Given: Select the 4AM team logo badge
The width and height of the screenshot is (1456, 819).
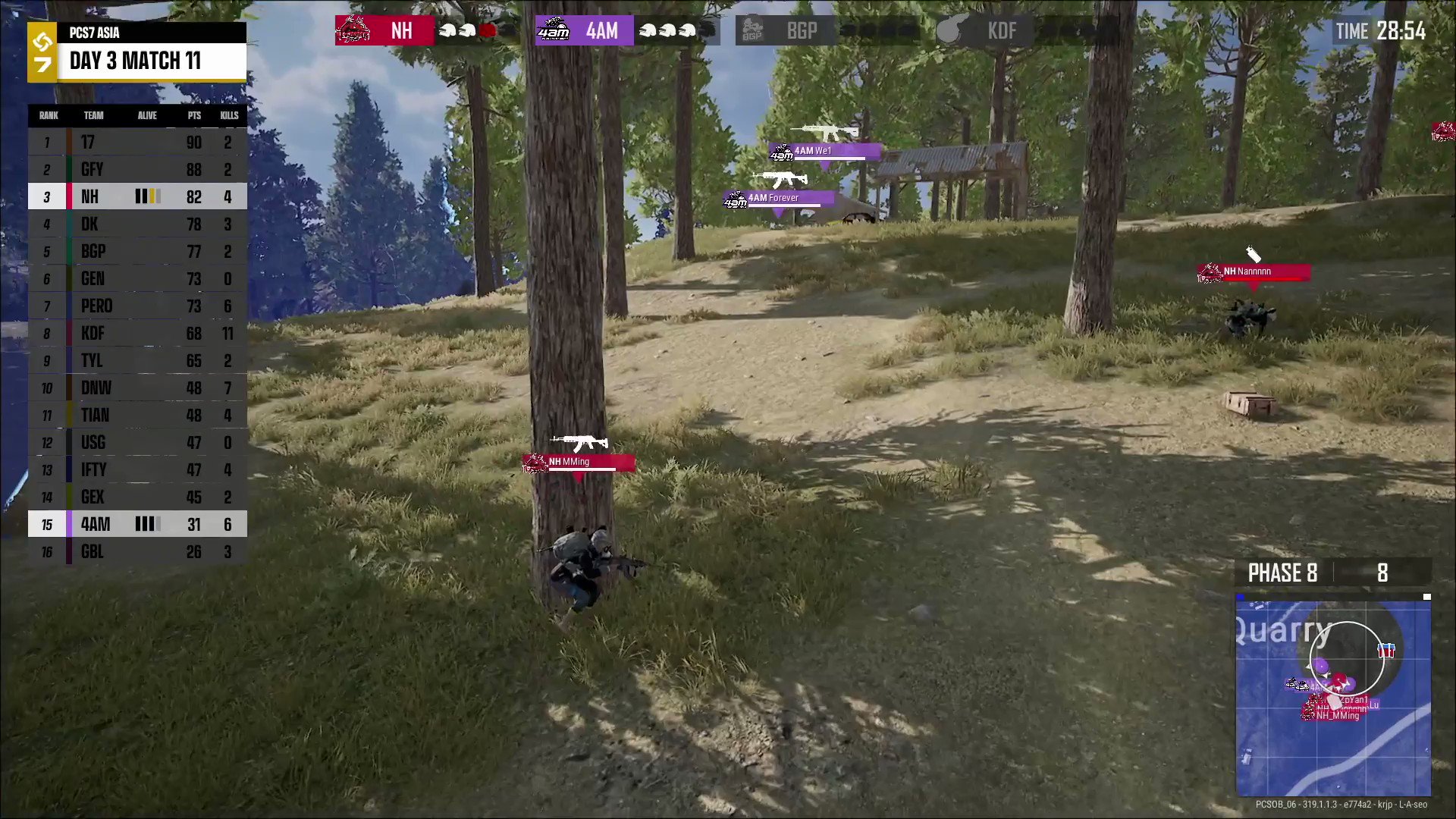Looking at the screenshot, I should pos(554,30).
